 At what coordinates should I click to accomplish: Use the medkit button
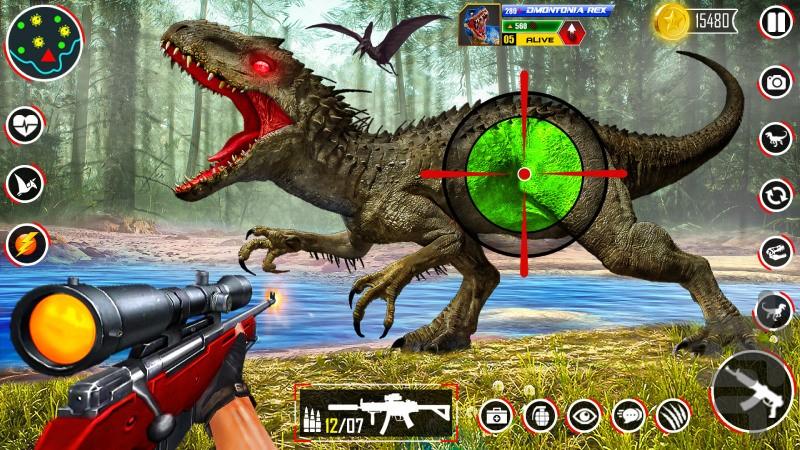point(496,415)
